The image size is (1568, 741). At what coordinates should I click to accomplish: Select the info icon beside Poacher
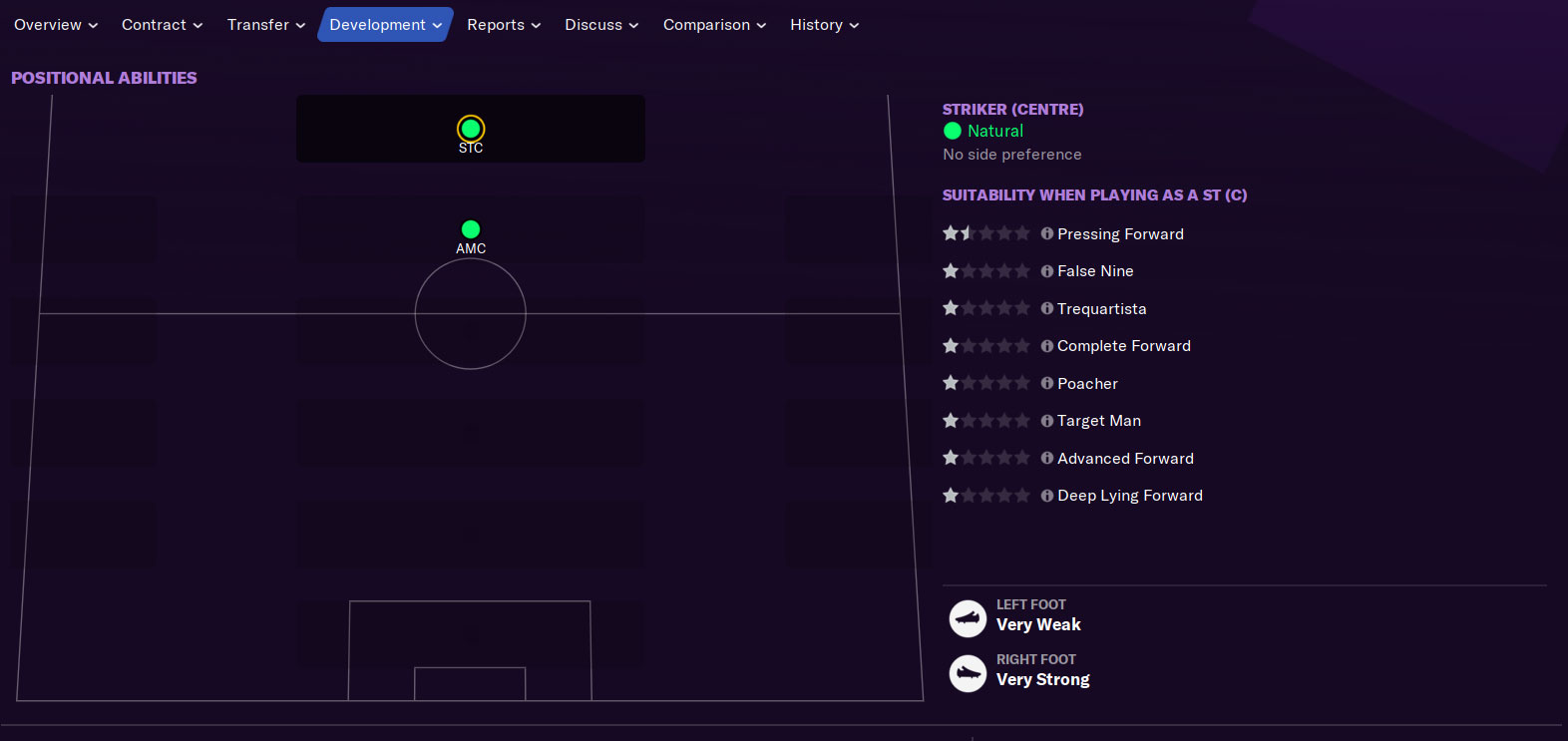click(x=1046, y=382)
